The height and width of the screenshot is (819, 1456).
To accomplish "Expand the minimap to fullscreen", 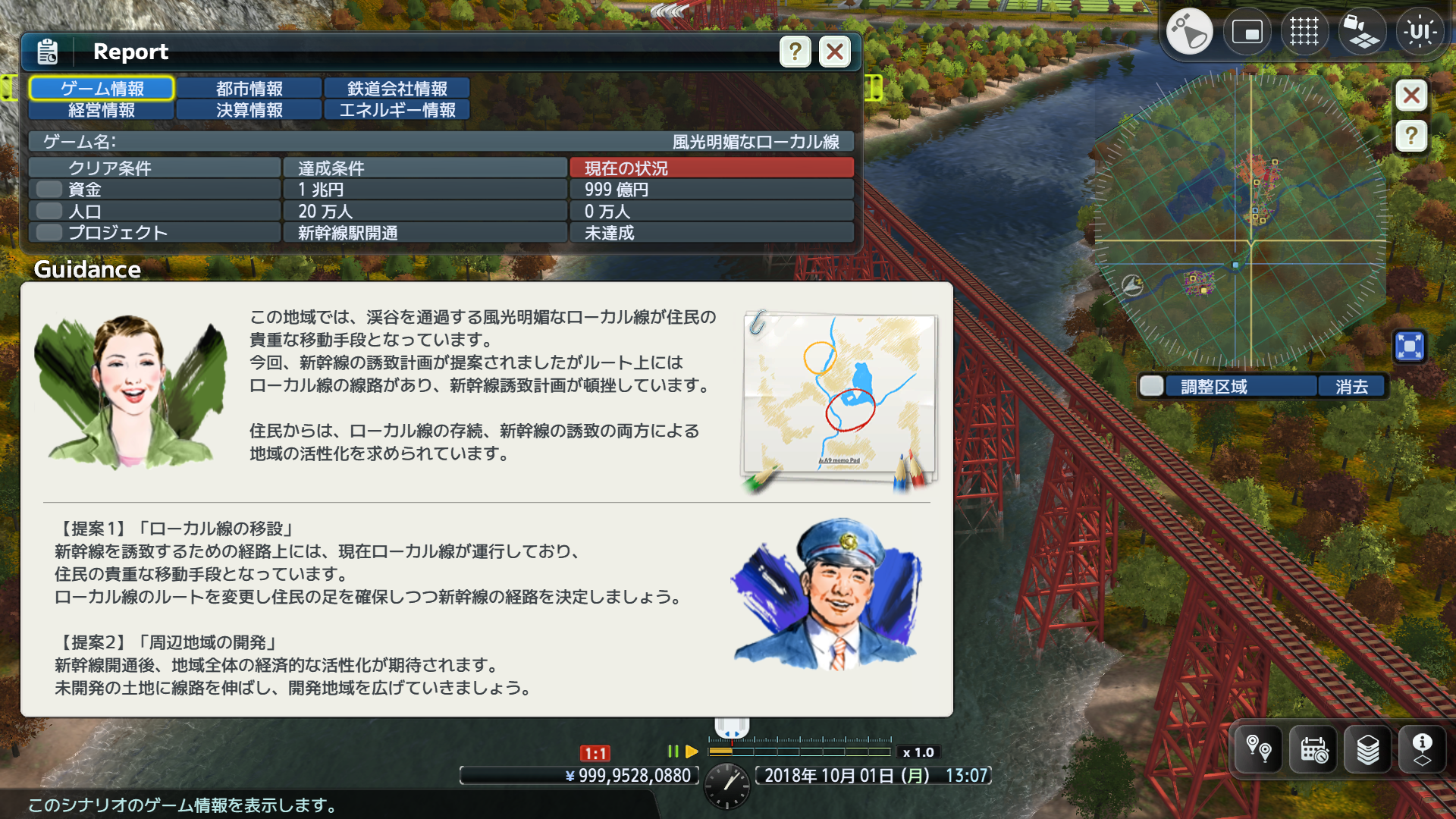I will [1409, 346].
